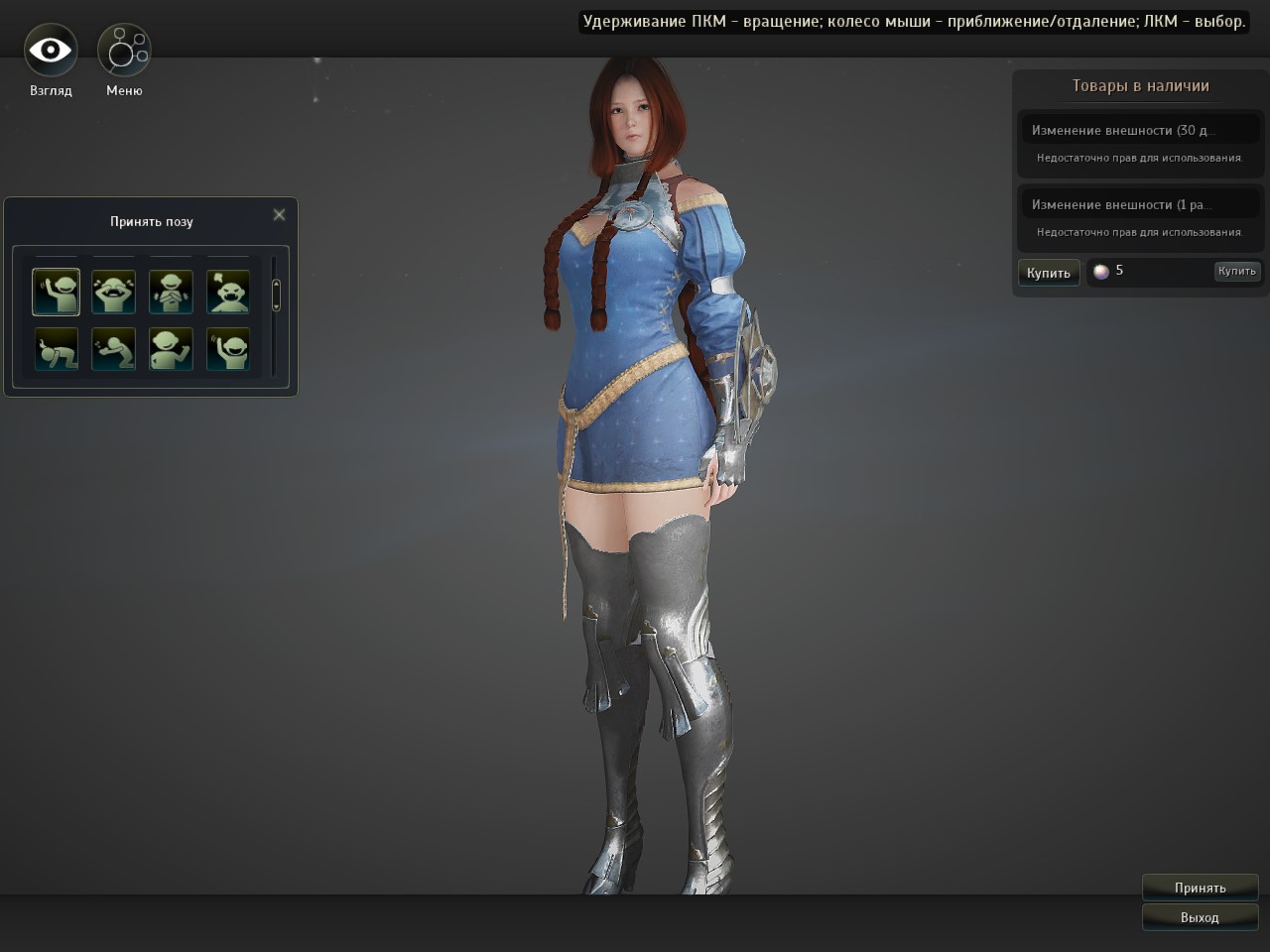Viewport: 1270px width, 952px height.
Task: Select the crossed-arms shivering pose icon
Action: coord(171,292)
